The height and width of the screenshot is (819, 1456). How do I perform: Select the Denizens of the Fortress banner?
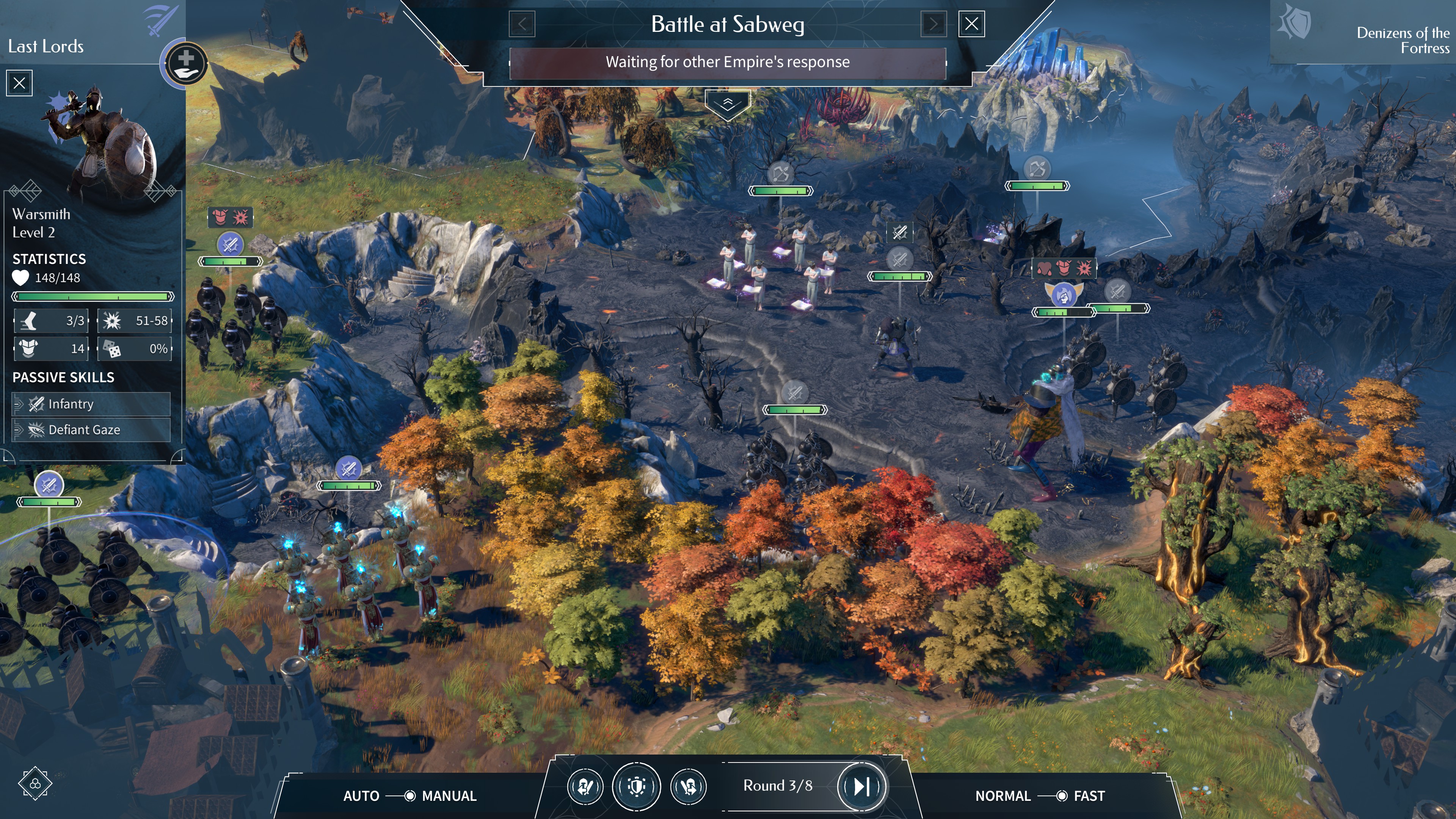pyautogui.click(x=1362, y=34)
